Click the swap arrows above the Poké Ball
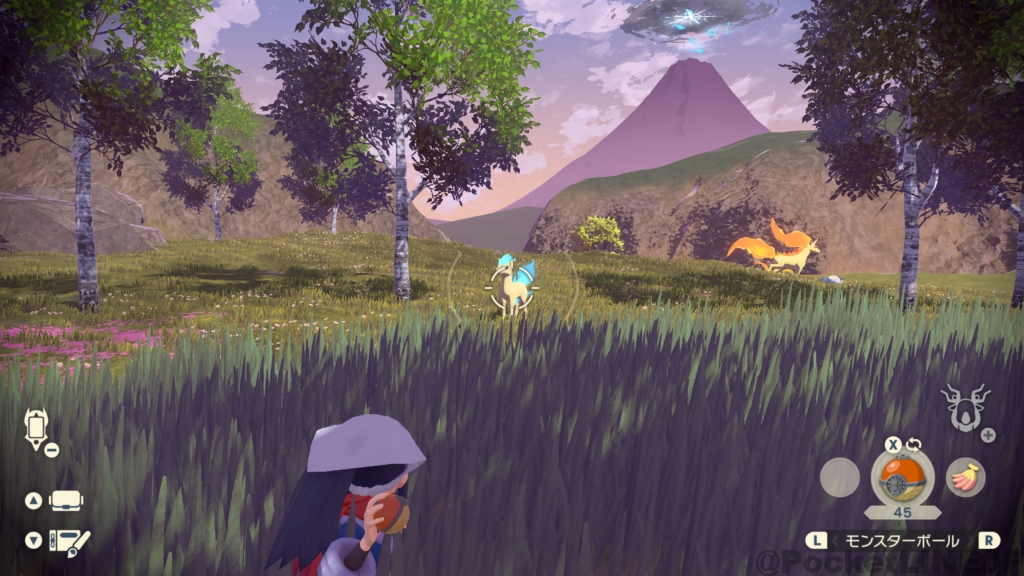The height and width of the screenshot is (576, 1024). point(911,444)
